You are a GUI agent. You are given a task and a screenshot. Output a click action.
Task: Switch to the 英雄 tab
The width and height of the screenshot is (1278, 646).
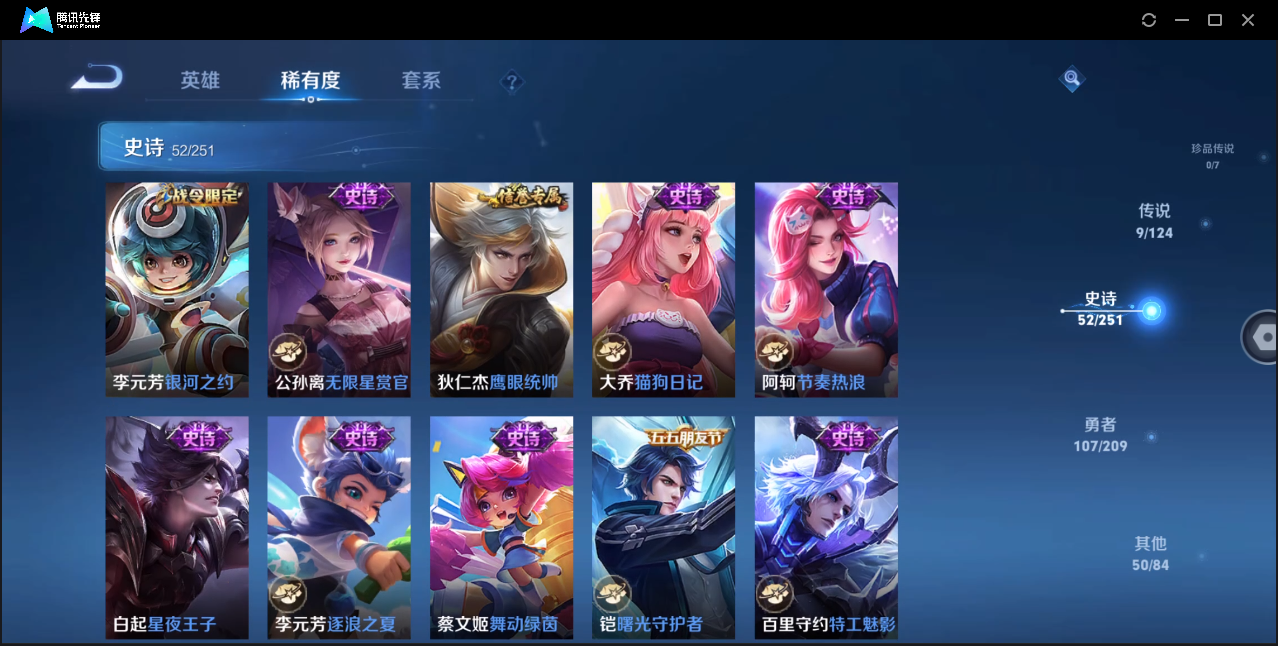pos(200,80)
